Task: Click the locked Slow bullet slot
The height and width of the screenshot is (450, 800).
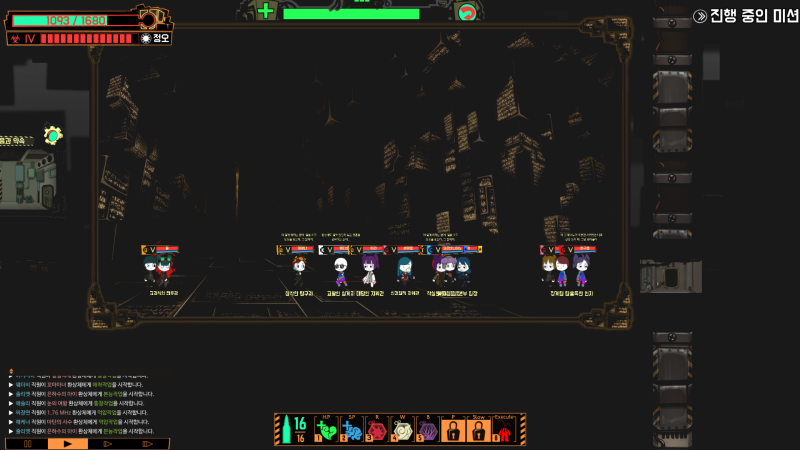Action: pyautogui.click(x=478, y=431)
